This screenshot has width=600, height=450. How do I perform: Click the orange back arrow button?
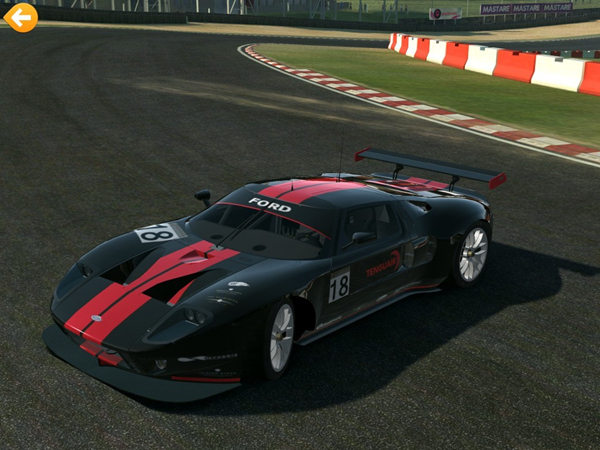(20, 17)
